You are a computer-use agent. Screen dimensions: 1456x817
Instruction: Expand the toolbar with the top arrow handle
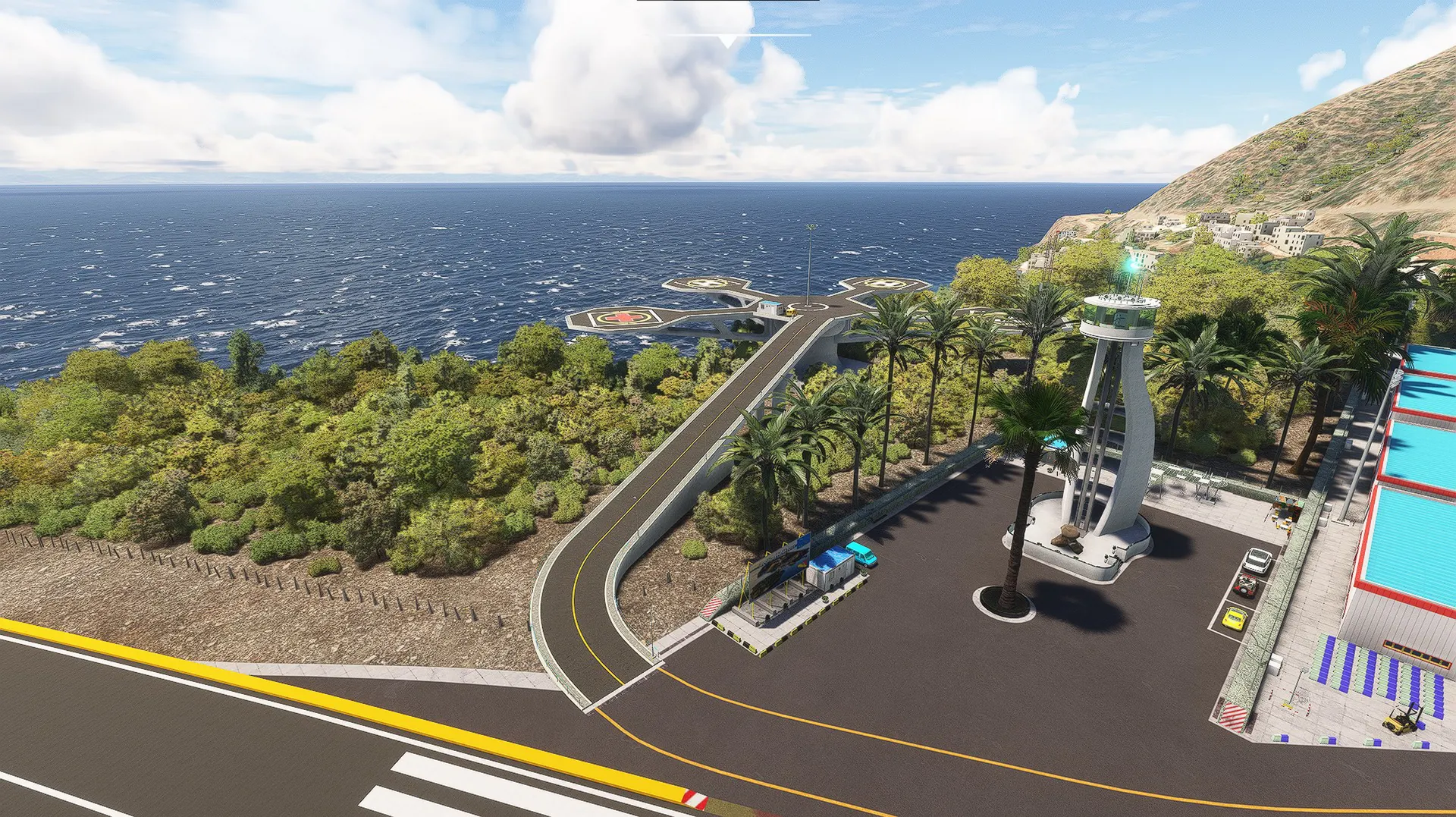pyautogui.click(x=727, y=41)
